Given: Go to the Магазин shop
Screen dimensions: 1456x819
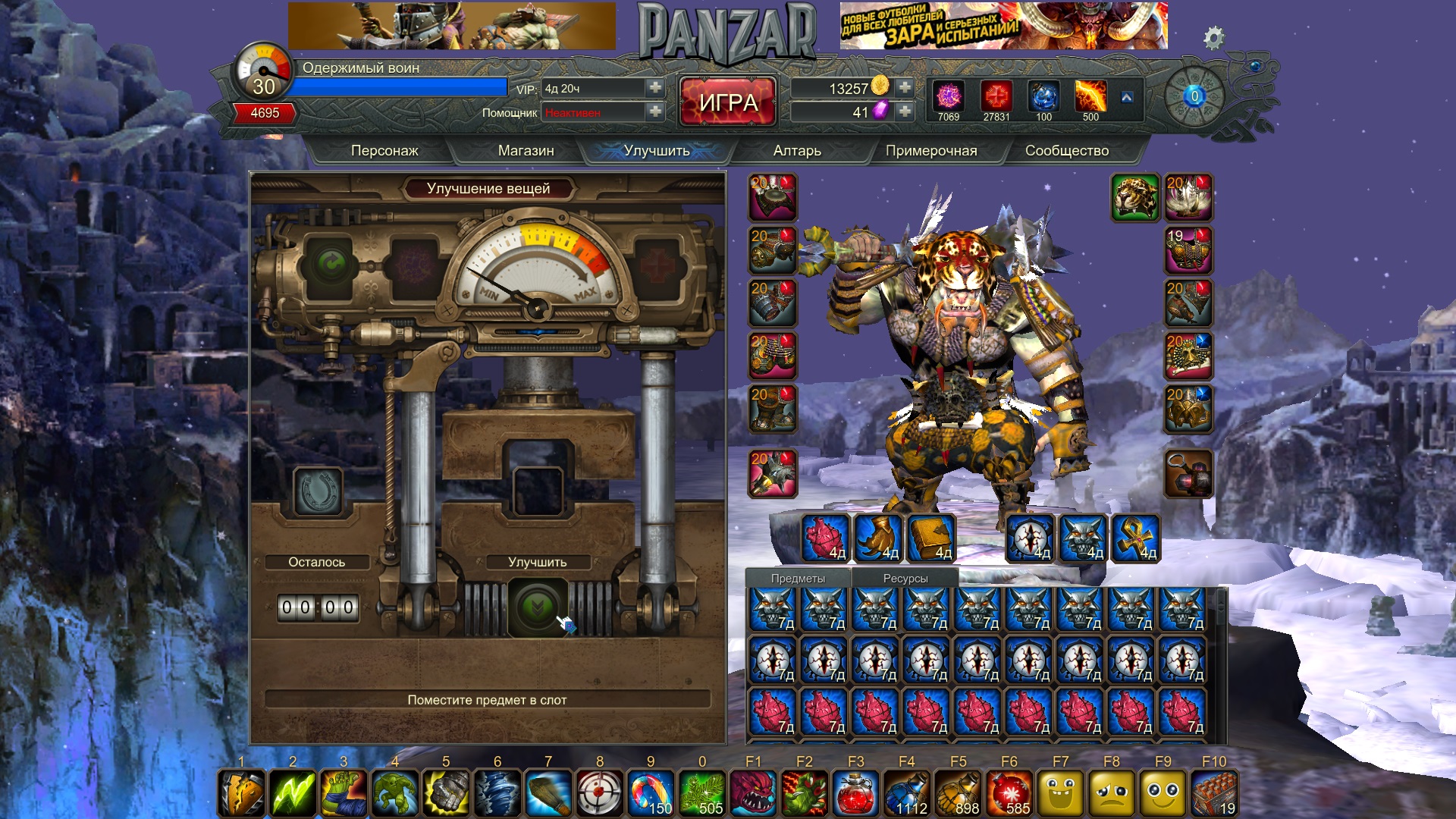Looking at the screenshot, I should (x=526, y=151).
